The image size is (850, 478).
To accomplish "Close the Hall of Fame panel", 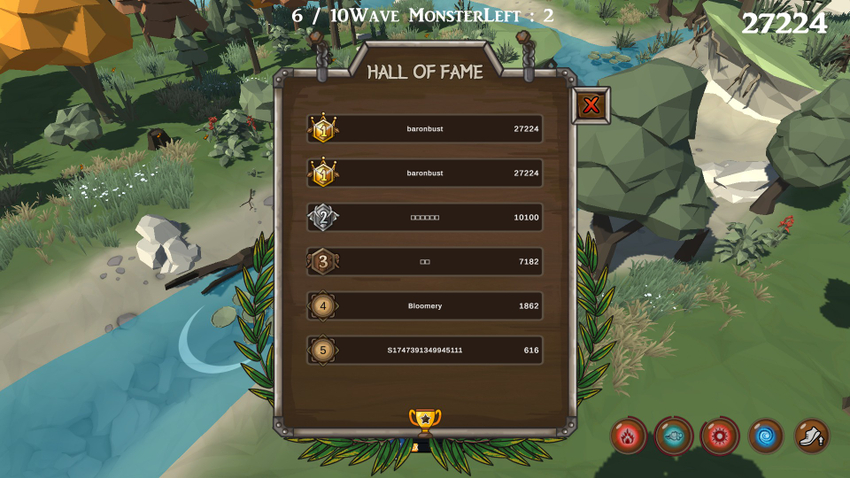I will pos(591,105).
